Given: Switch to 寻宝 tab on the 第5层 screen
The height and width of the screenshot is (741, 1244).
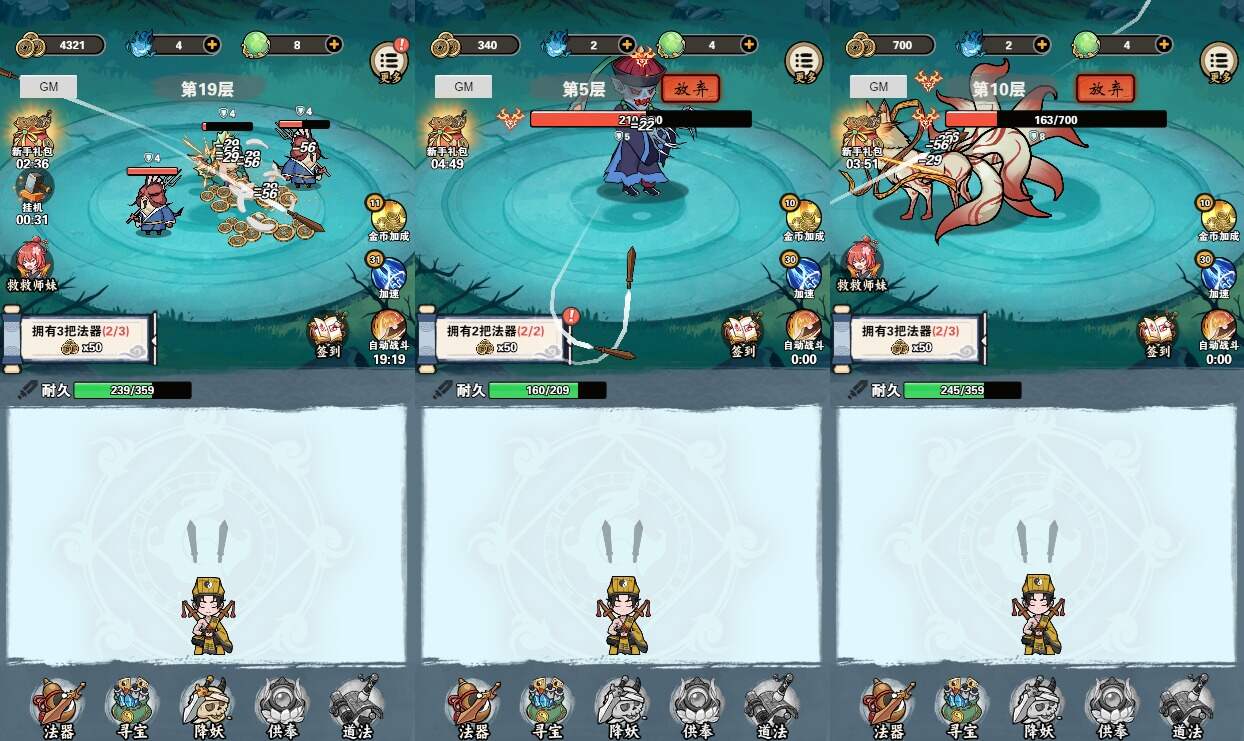Looking at the screenshot, I should (547, 705).
